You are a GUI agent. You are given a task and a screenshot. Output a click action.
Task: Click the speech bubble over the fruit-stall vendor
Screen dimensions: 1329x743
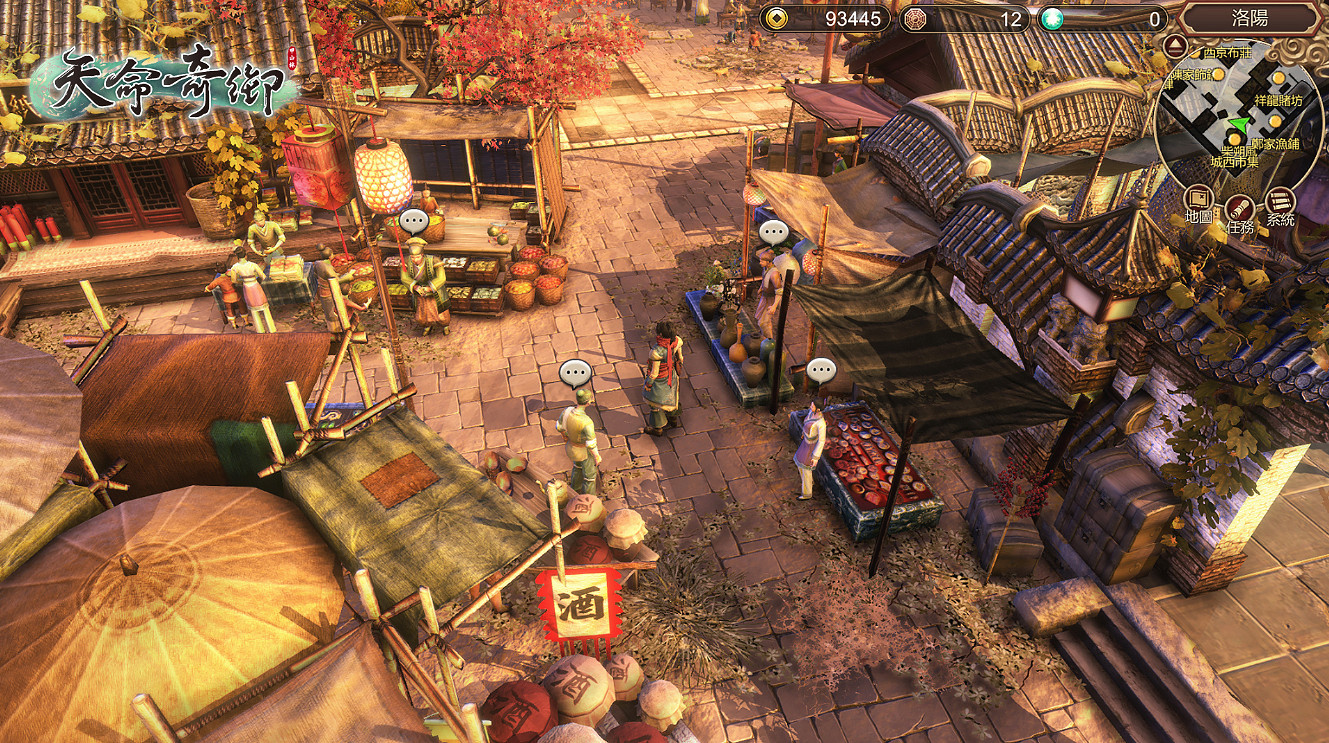click(x=413, y=221)
